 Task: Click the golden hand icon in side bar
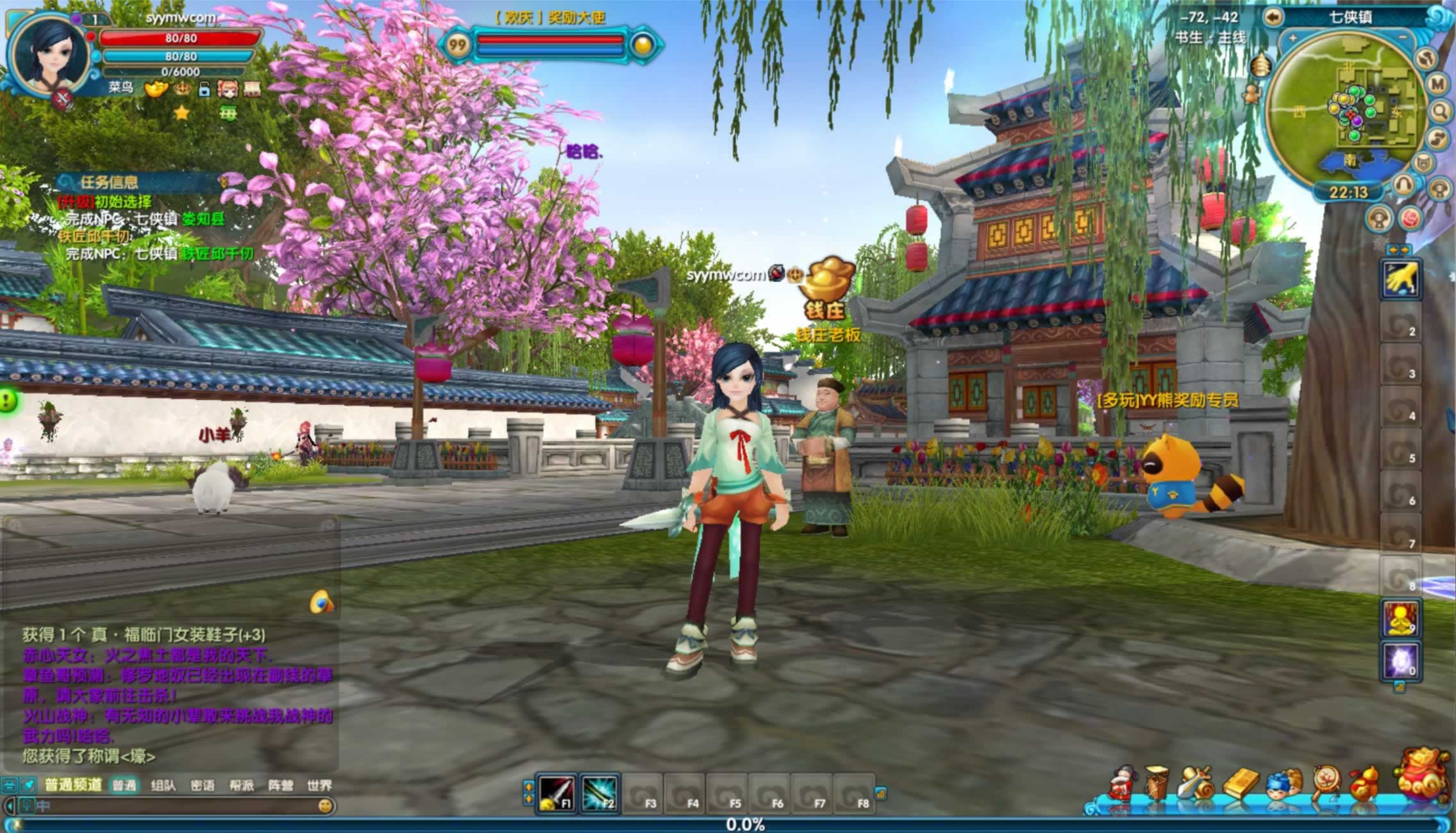pyautogui.click(x=1400, y=279)
